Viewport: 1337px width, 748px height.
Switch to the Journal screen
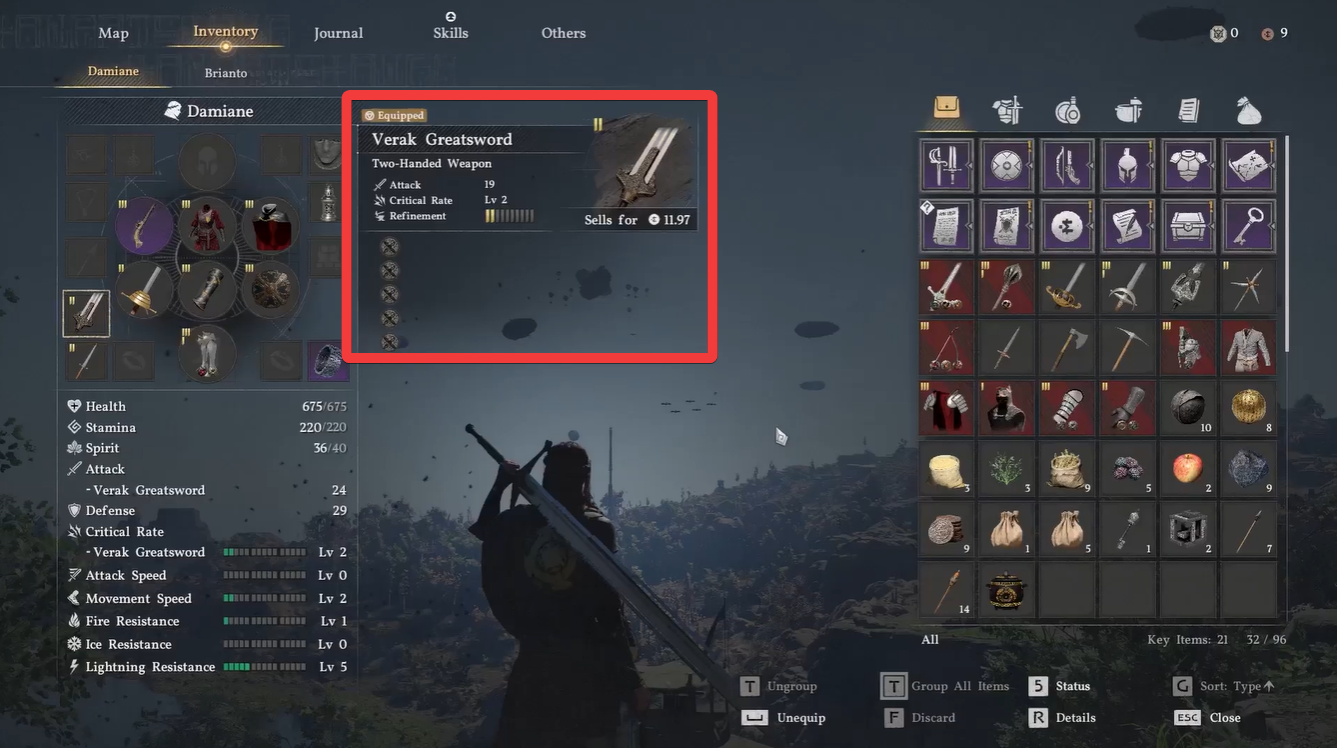(x=338, y=32)
